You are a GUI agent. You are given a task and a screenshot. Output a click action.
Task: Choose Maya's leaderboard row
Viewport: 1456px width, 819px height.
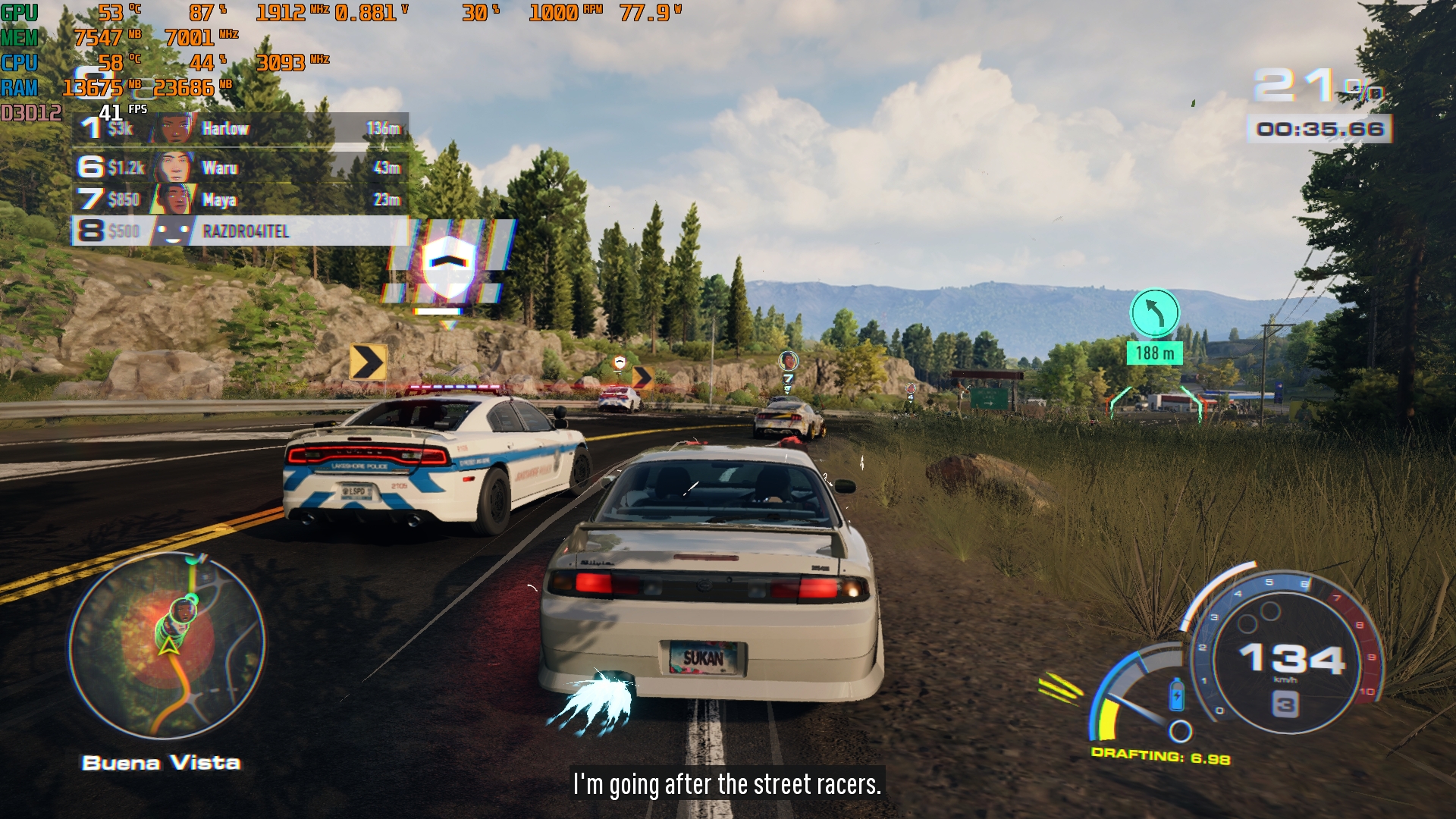[x=241, y=199]
